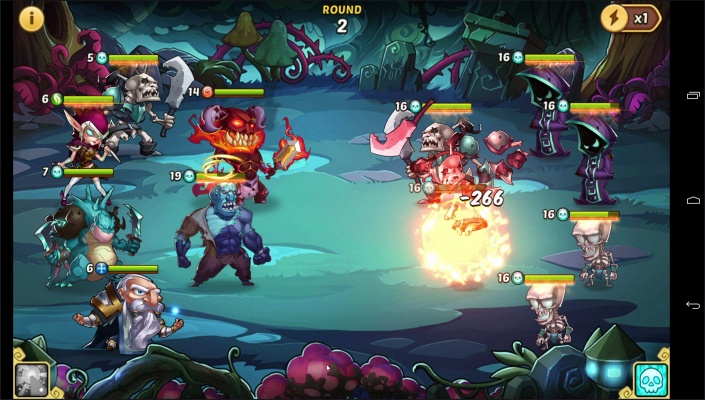Toggle the x1 battle speed button

[x=629, y=18]
